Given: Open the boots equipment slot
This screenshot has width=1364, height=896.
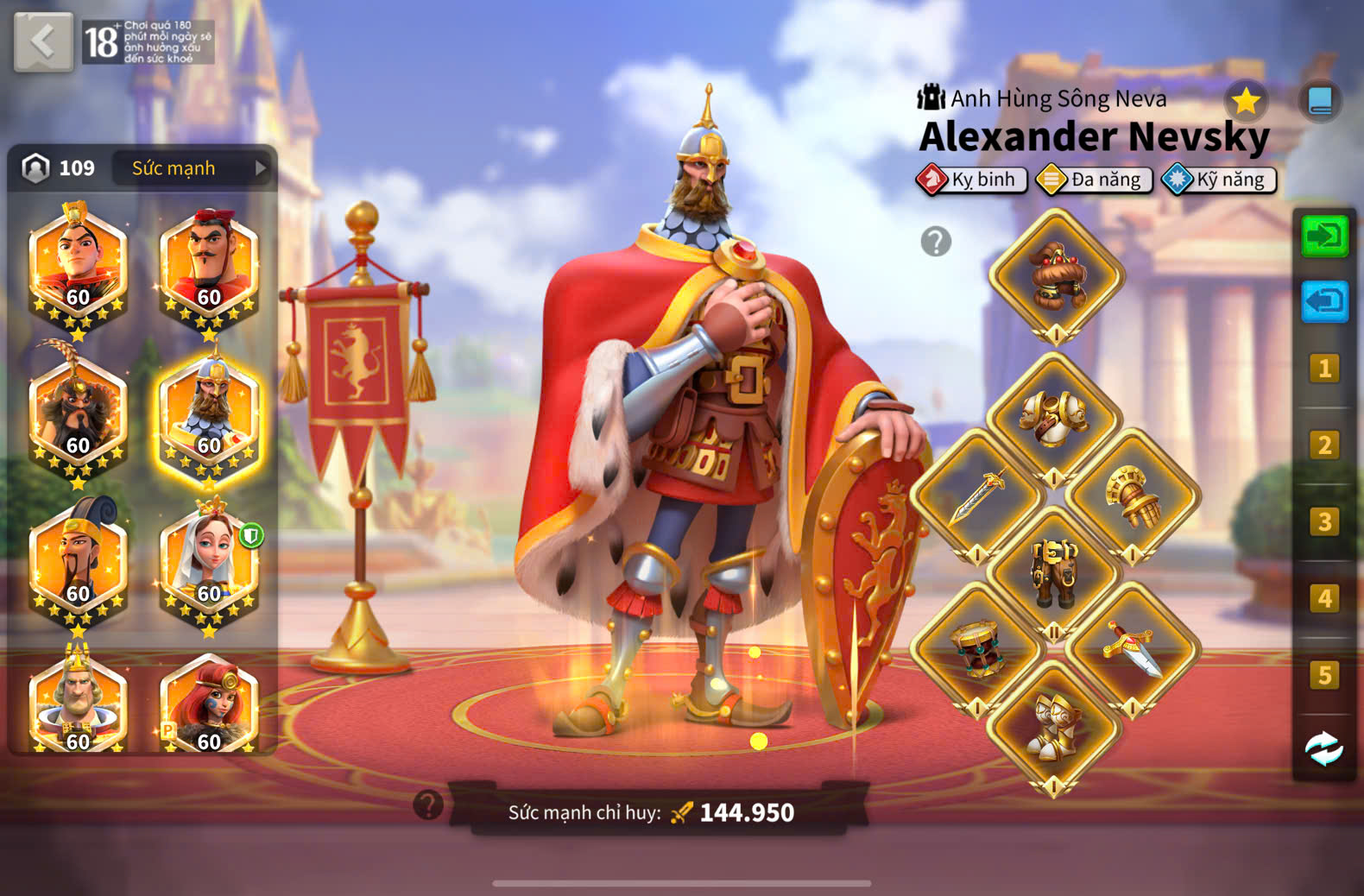Looking at the screenshot, I should click(x=1054, y=727).
